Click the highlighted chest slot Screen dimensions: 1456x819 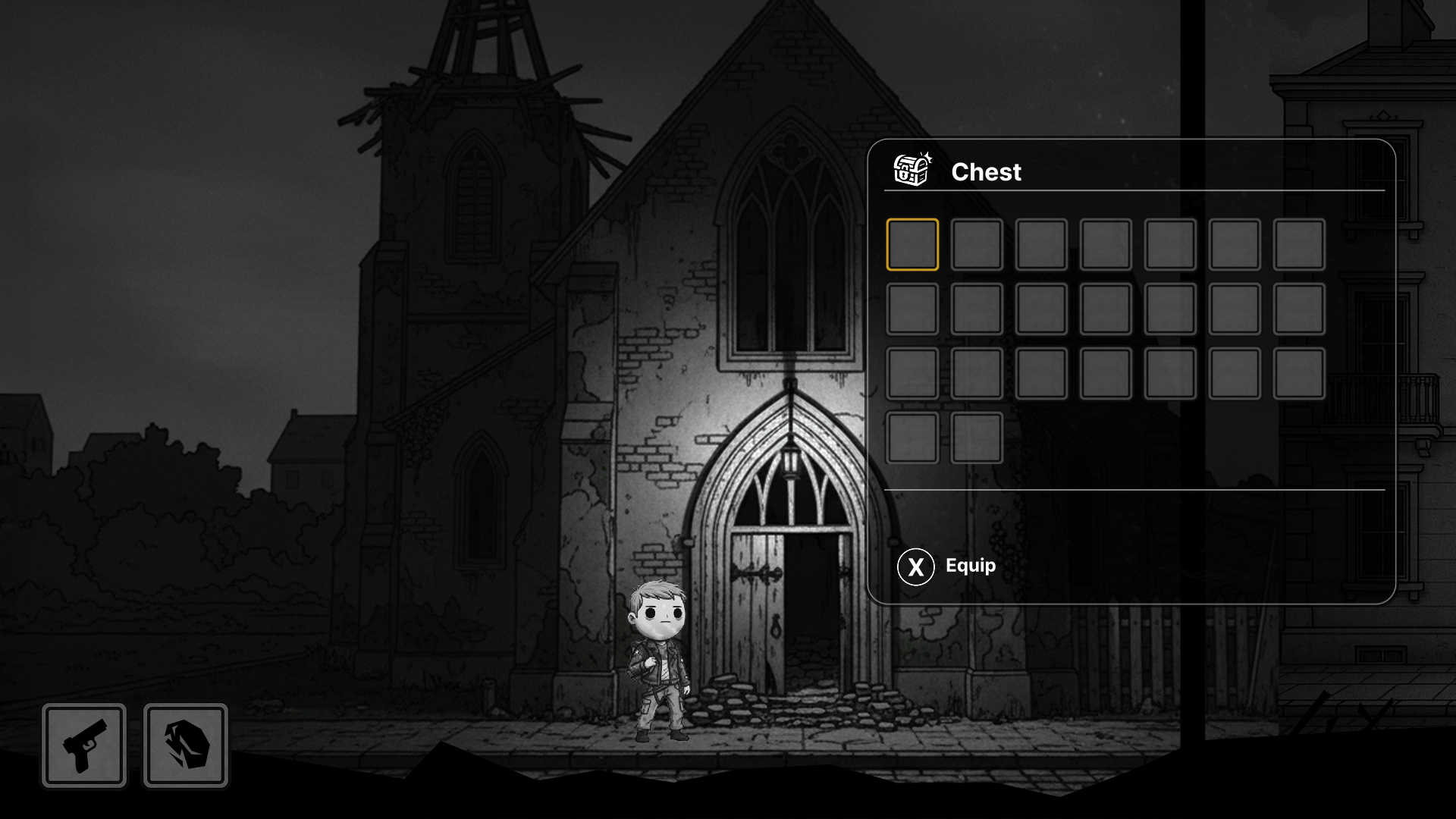pyautogui.click(x=912, y=245)
